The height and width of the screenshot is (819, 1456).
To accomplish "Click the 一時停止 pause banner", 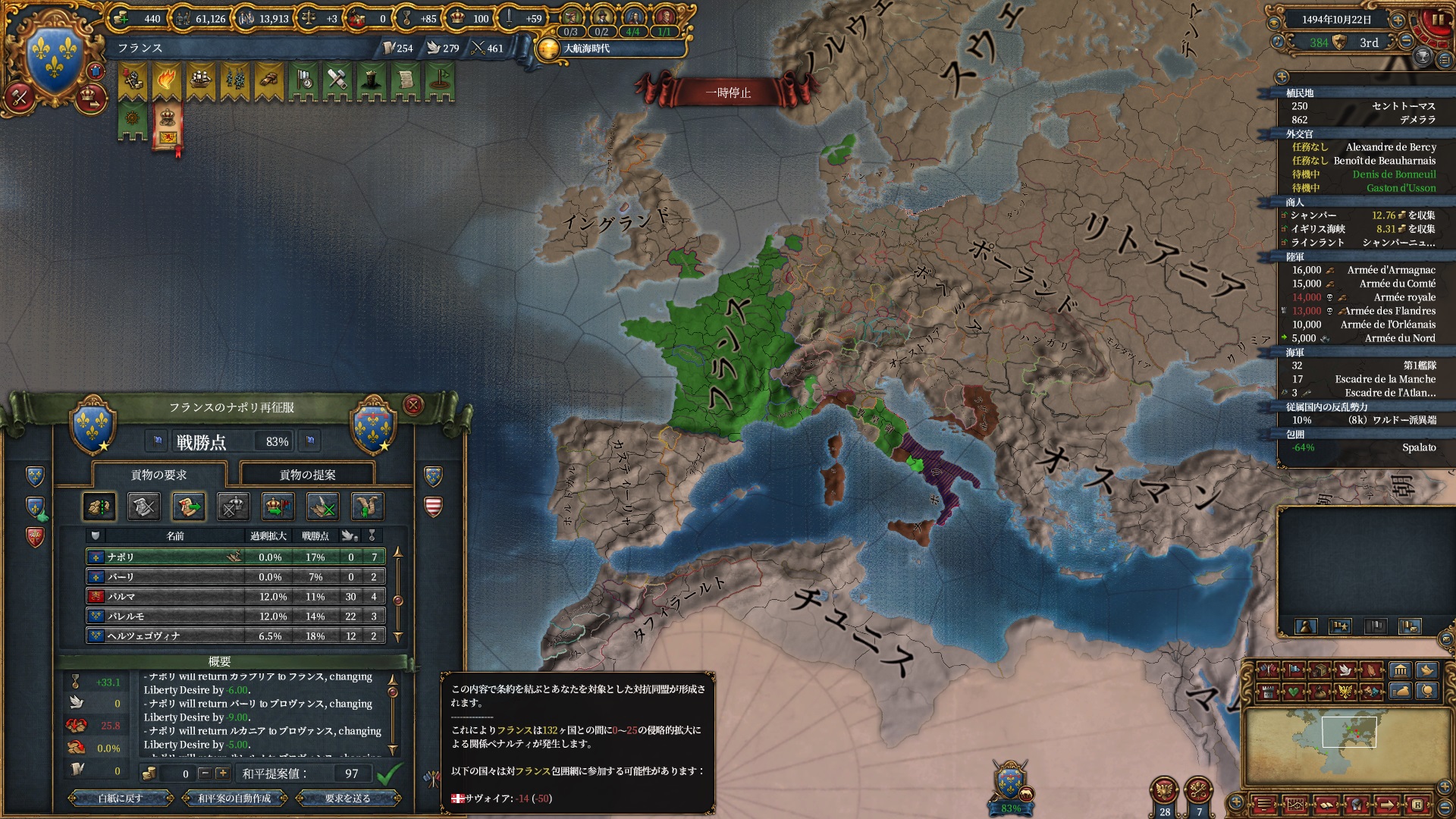I will pos(728,93).
